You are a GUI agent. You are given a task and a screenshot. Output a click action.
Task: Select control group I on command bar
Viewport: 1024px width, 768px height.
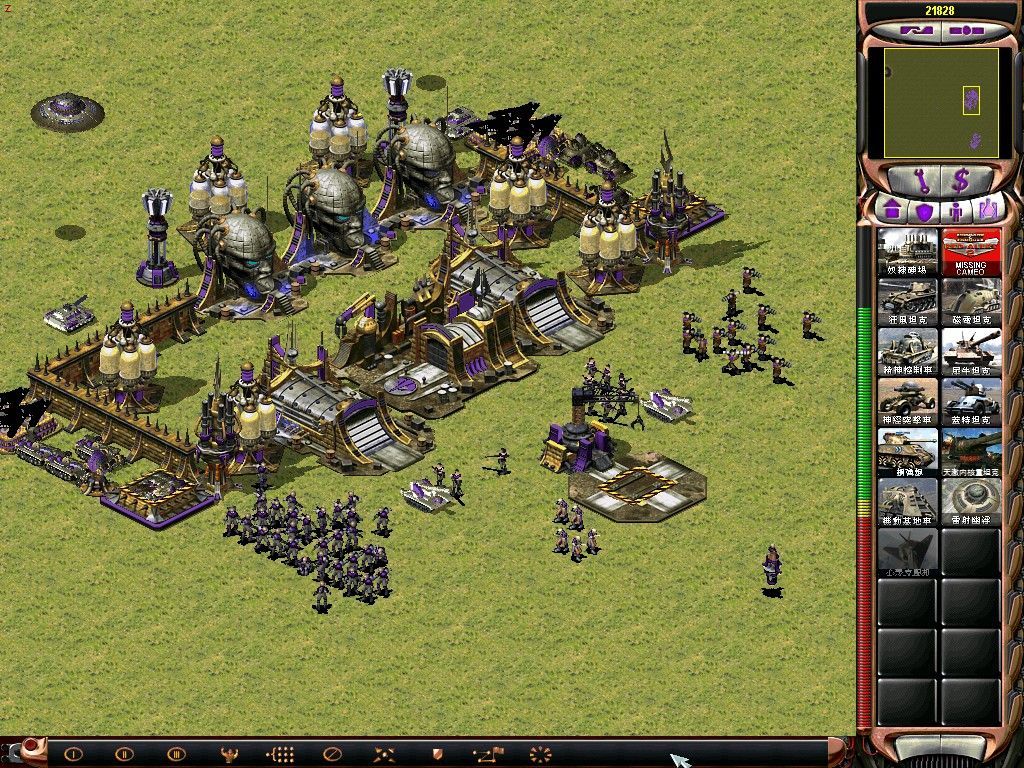[73, 753]
